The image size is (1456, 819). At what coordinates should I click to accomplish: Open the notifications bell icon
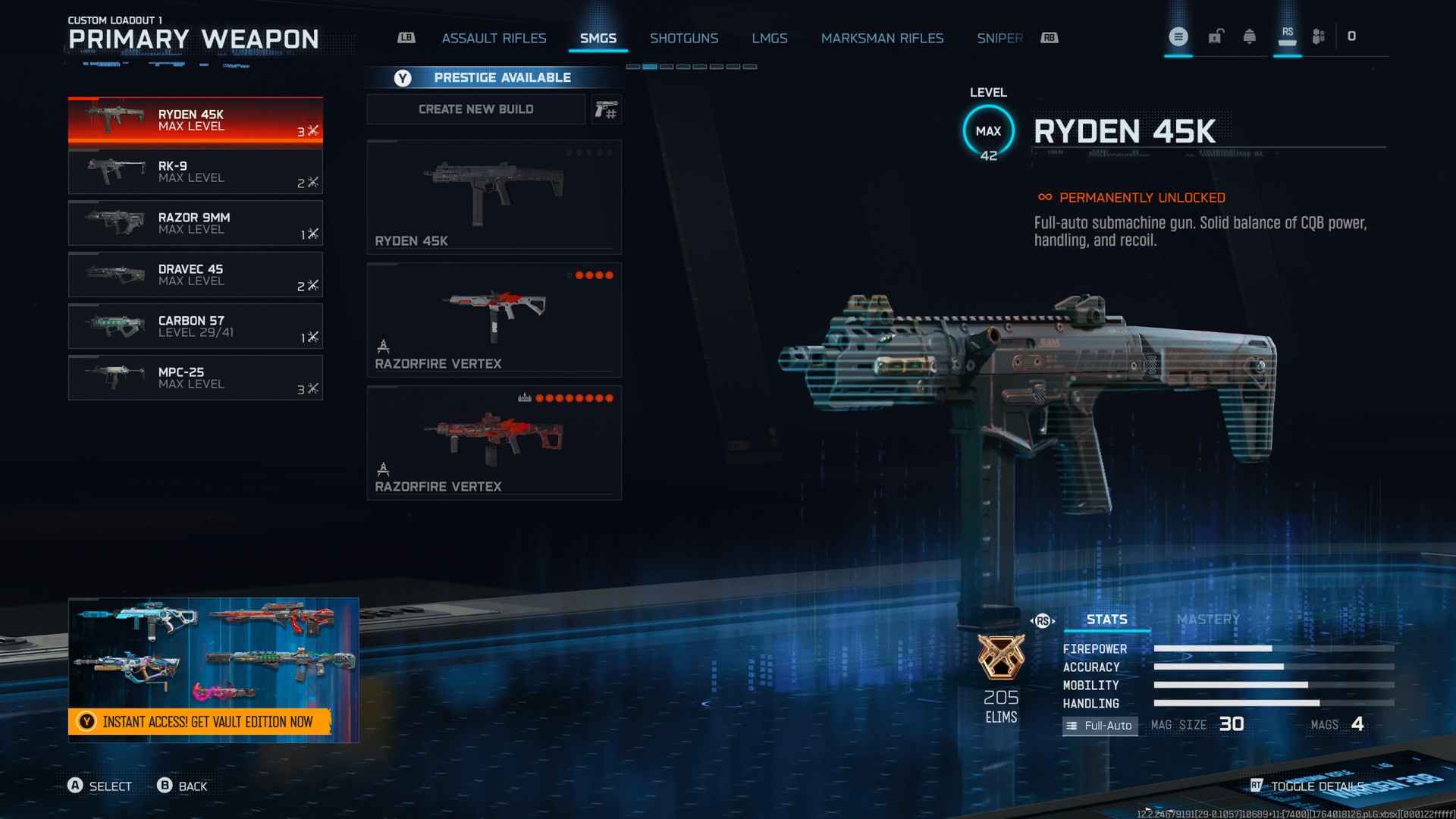coord(1249,36)
